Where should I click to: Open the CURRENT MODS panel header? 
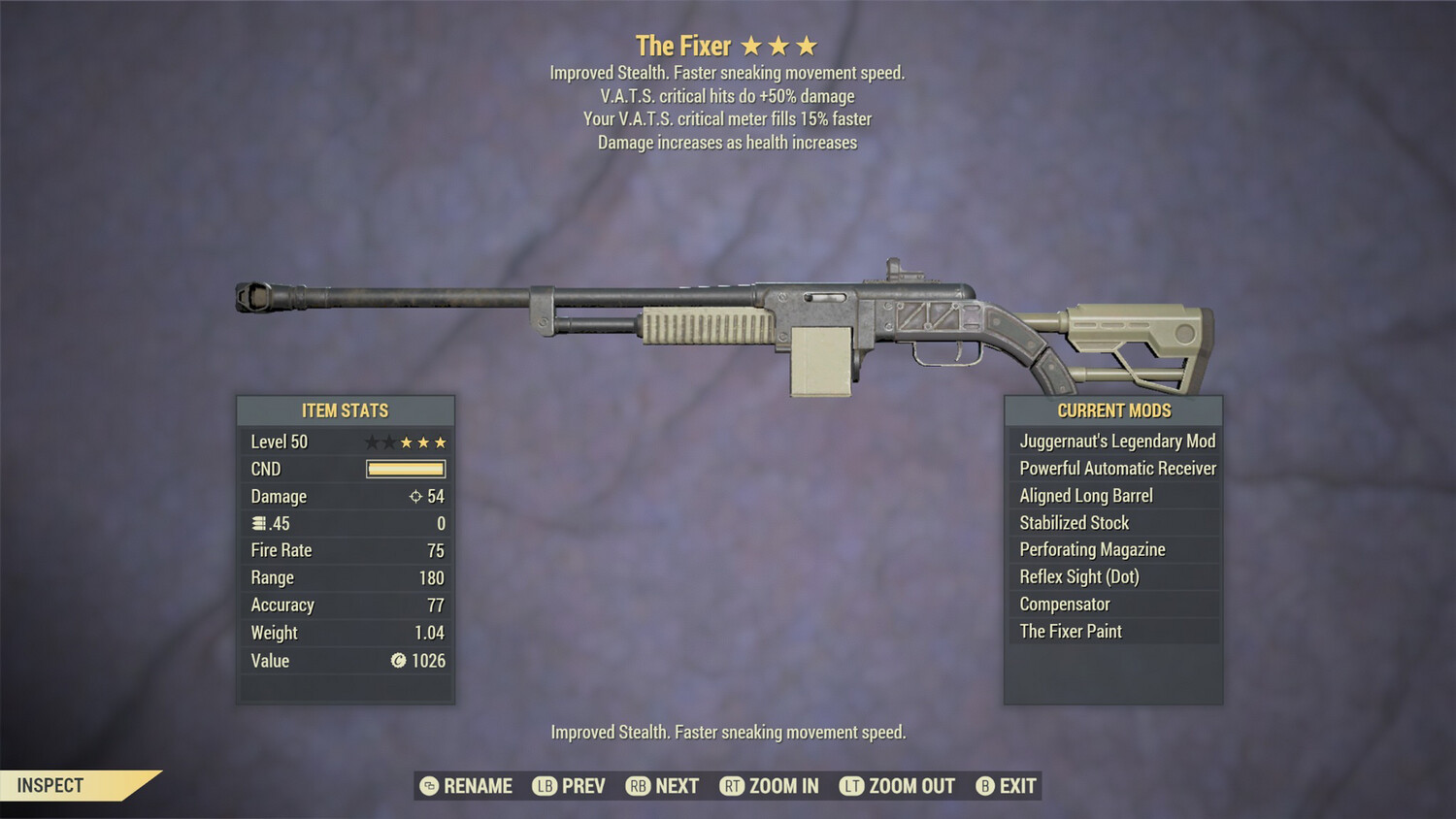coord(1114,410)
